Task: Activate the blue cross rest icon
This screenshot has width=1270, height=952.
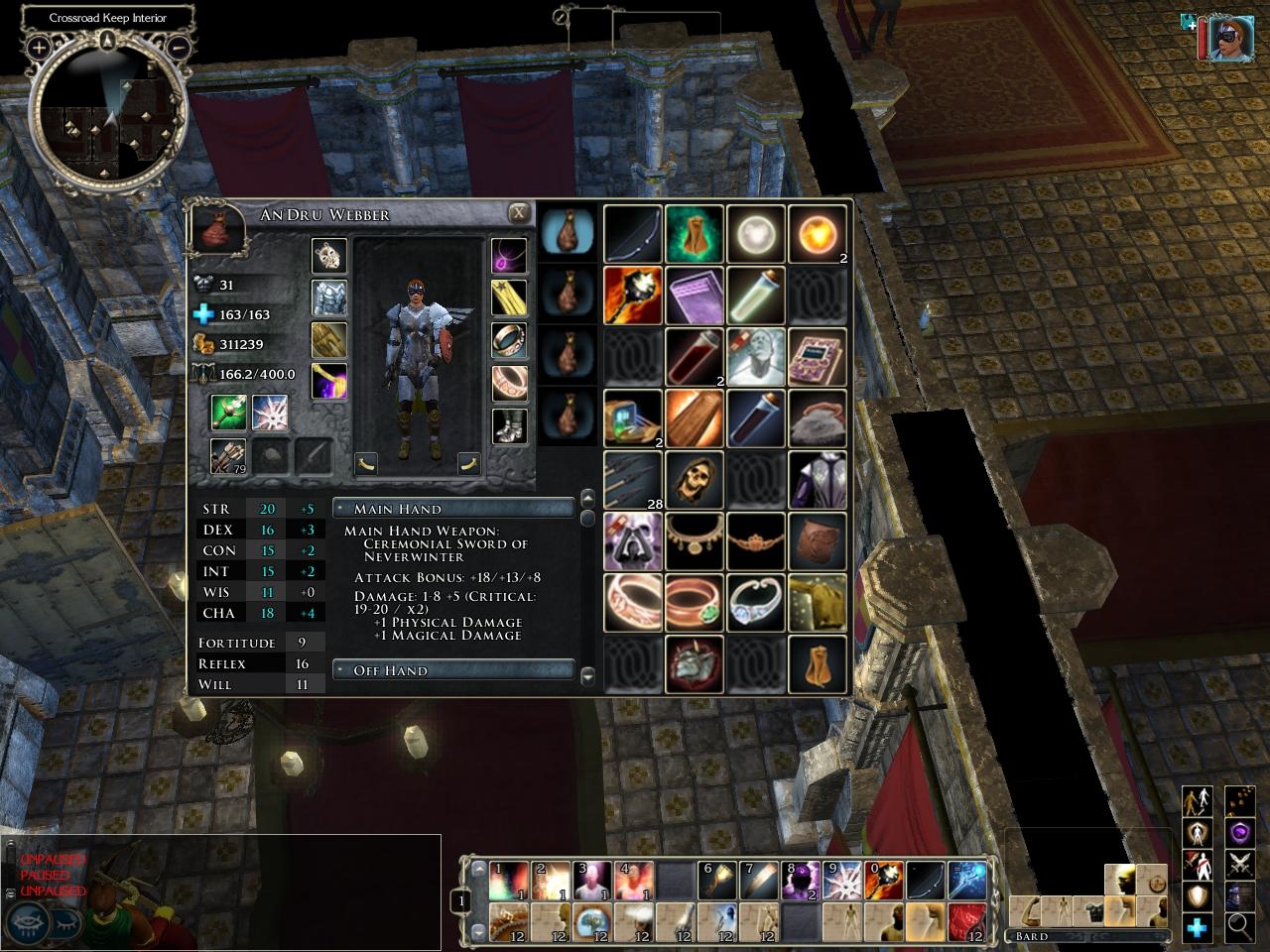Action: [1198, 926]
